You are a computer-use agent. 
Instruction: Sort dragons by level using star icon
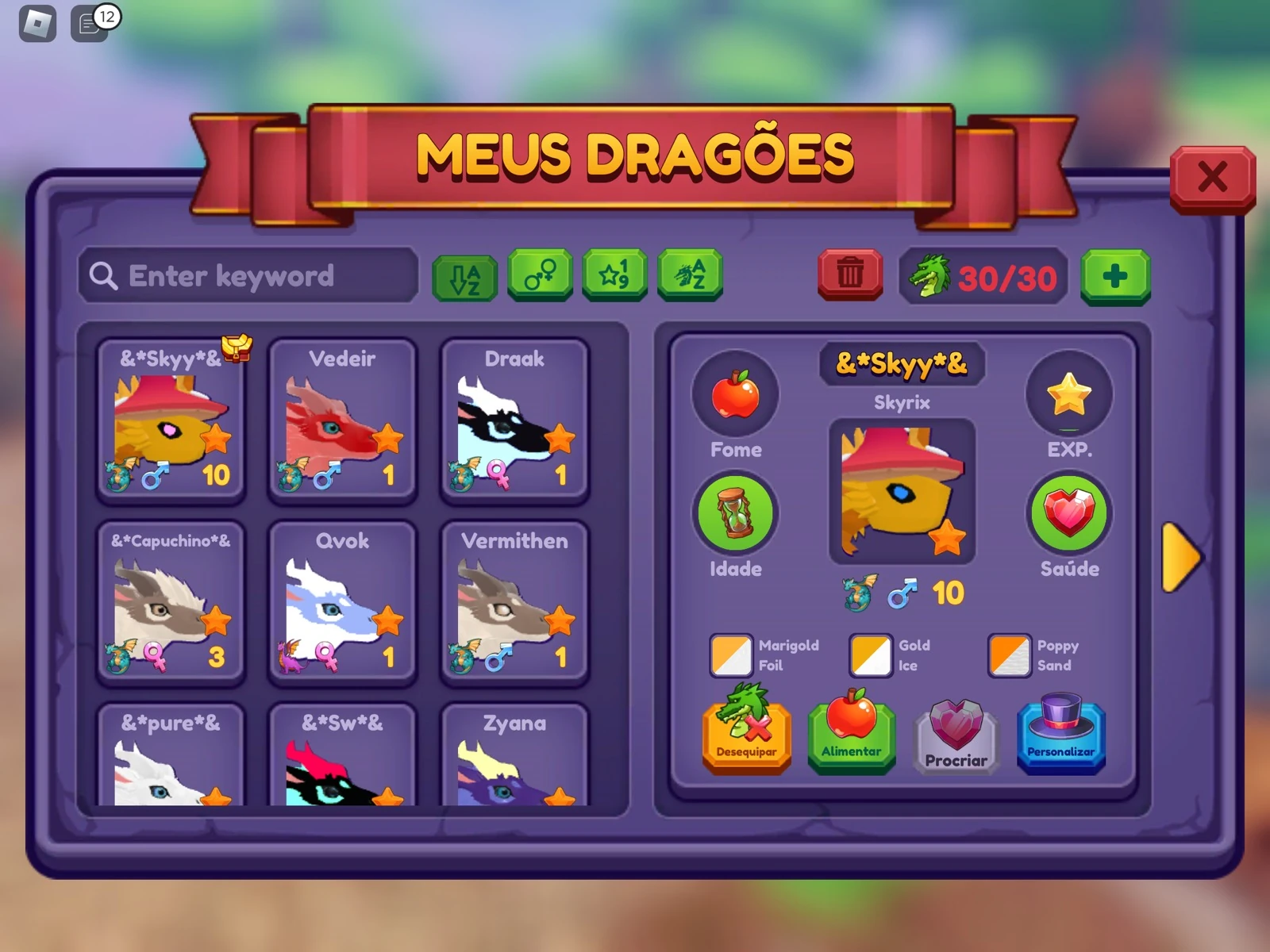[x=616, y=277]
